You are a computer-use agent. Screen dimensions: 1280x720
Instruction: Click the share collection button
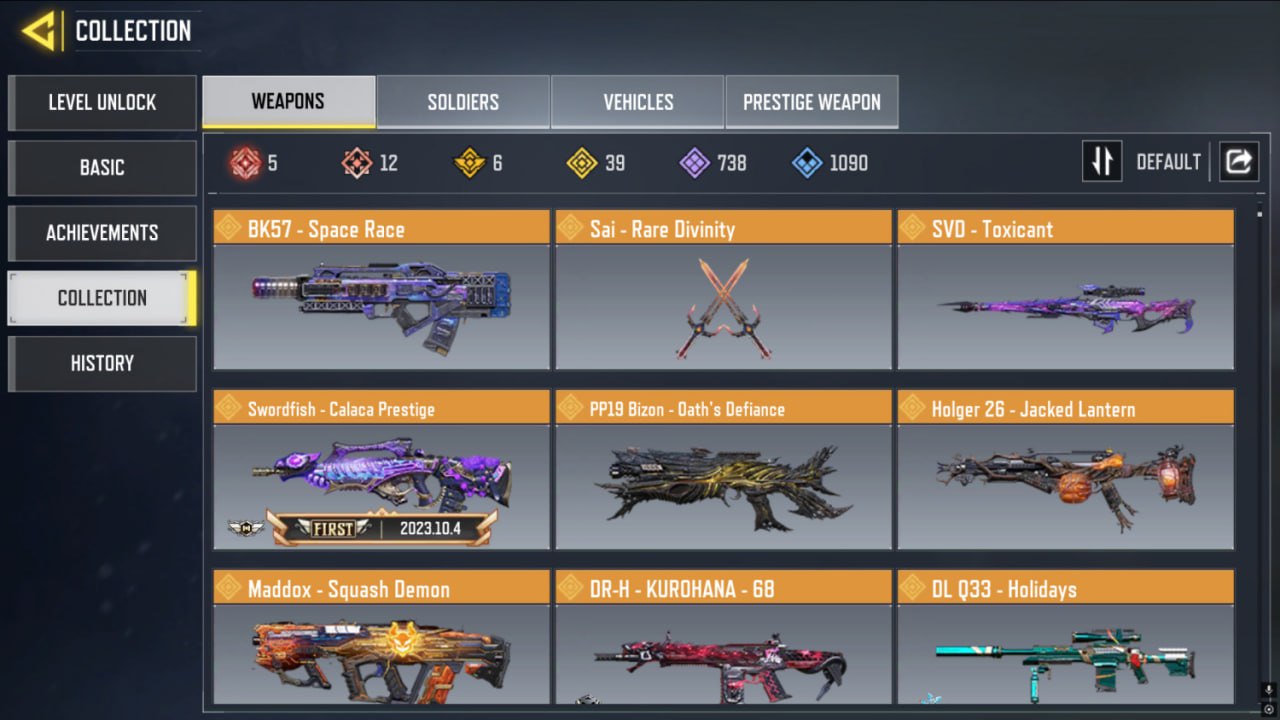pyautogui.click(x=1238, y=162)
